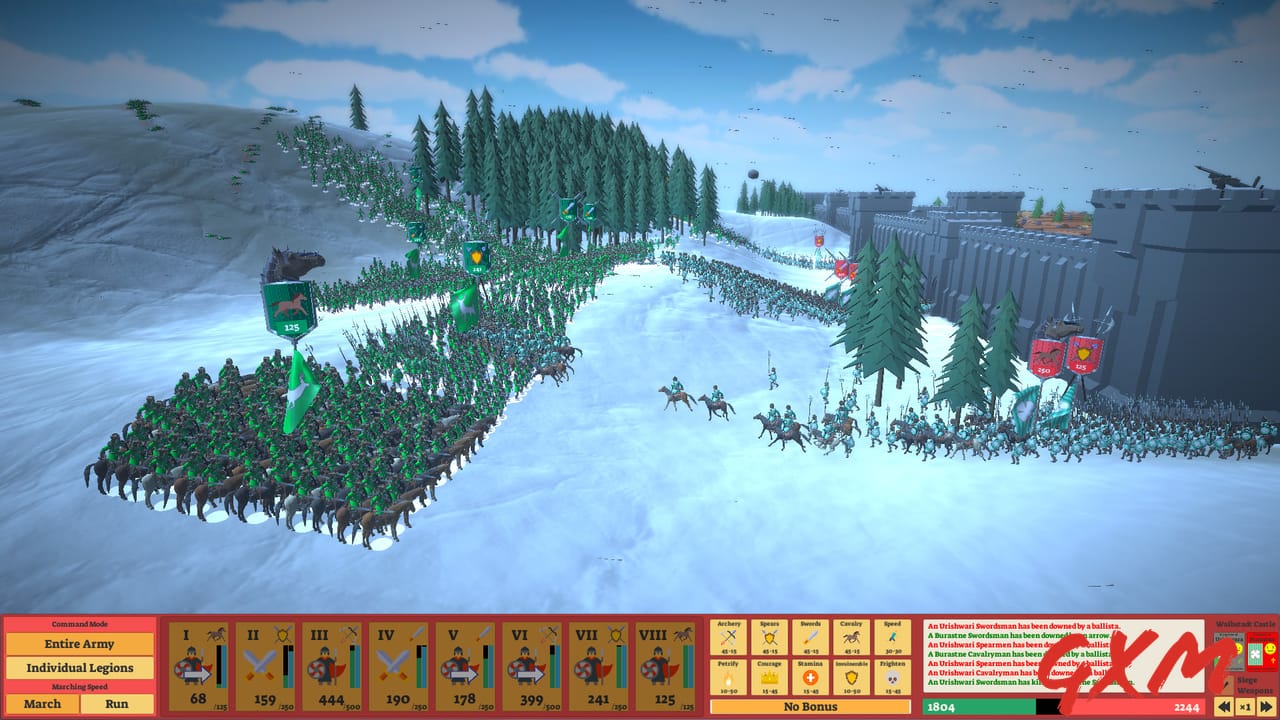1280x720 pixels.
Task: Activate the Invulnerable shield bonus
Action: [851, 677]
